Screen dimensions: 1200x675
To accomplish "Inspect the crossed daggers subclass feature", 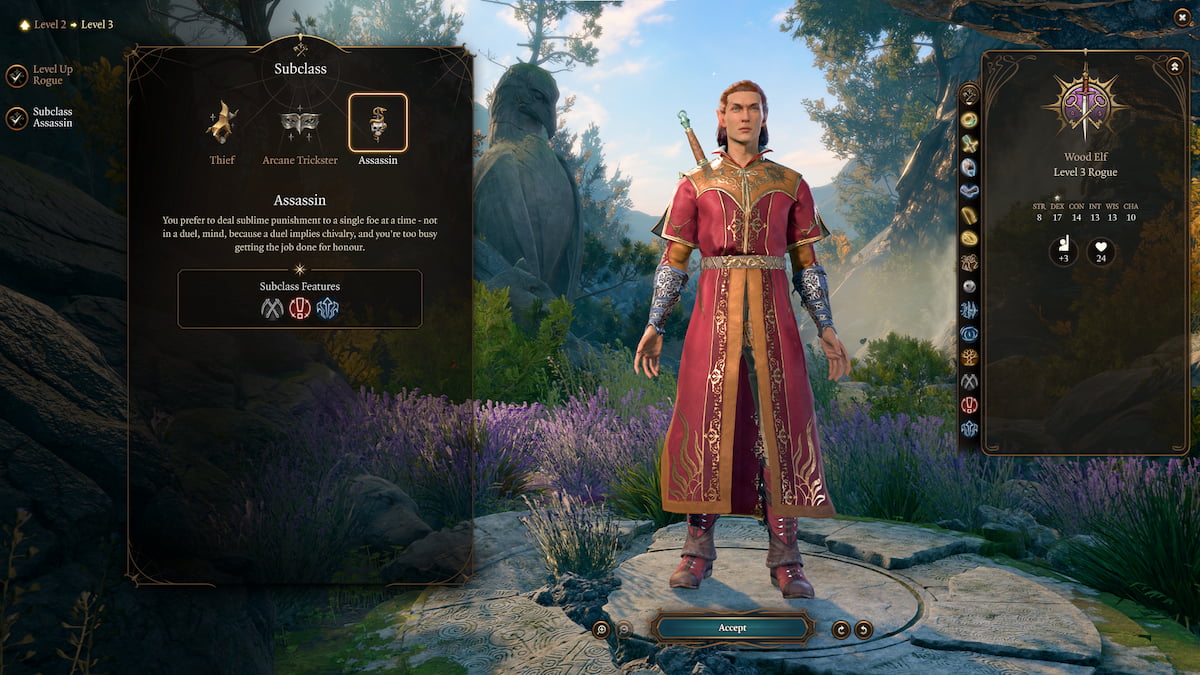I will [x=272, y=309].
